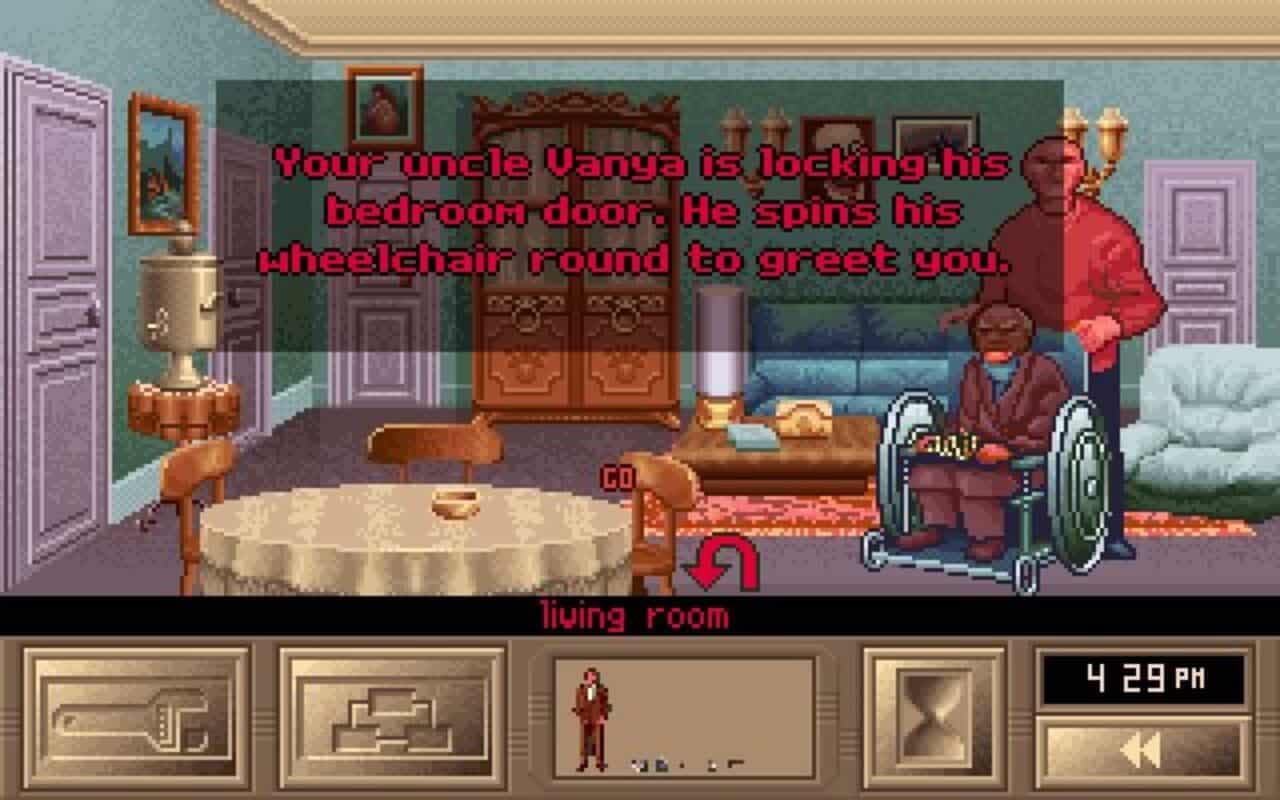
Task: Dismiss the uncle Vanya message box
Action: [x=630, y=210]
